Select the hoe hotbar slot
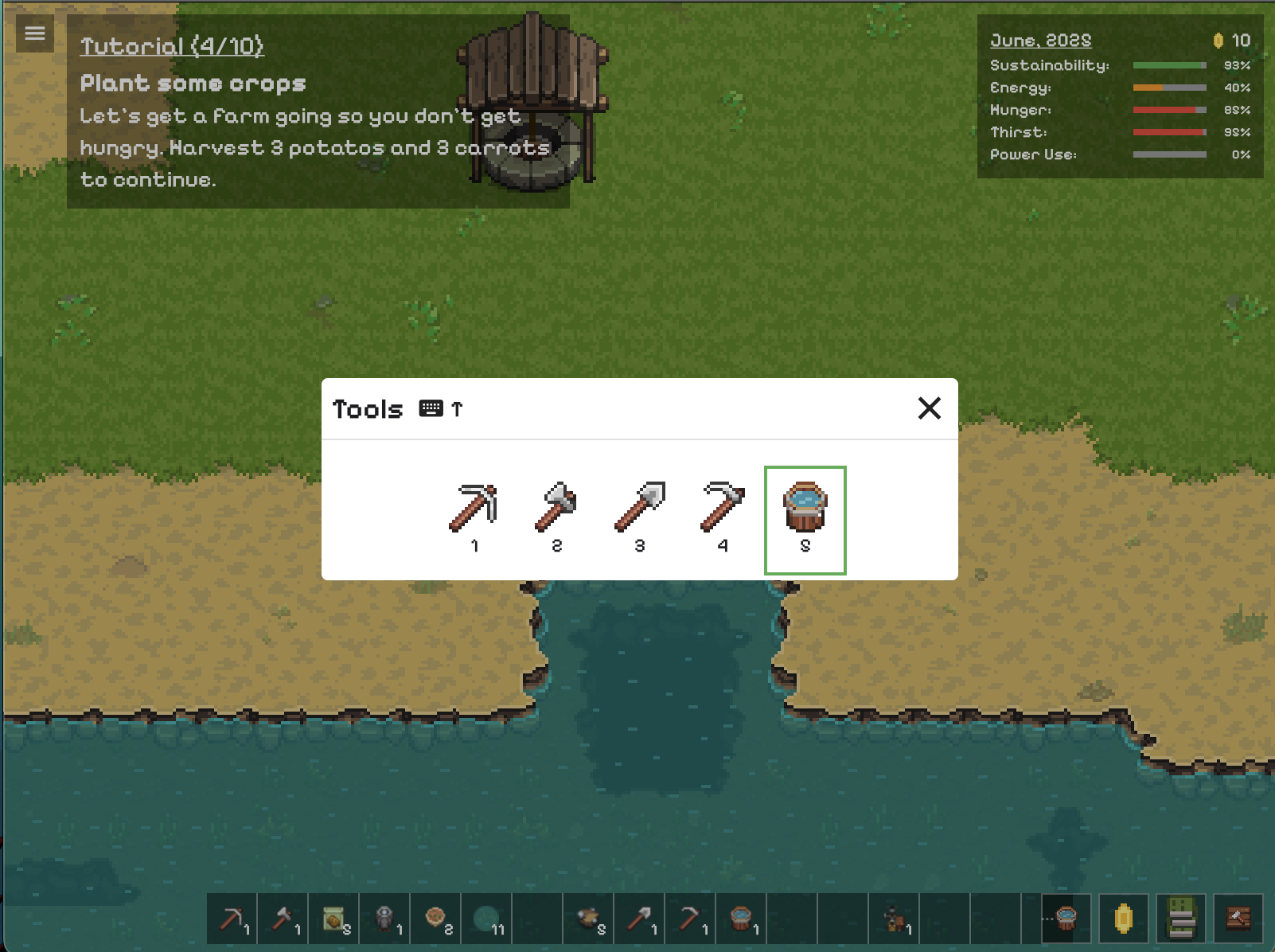 click(x=691, y=919)
